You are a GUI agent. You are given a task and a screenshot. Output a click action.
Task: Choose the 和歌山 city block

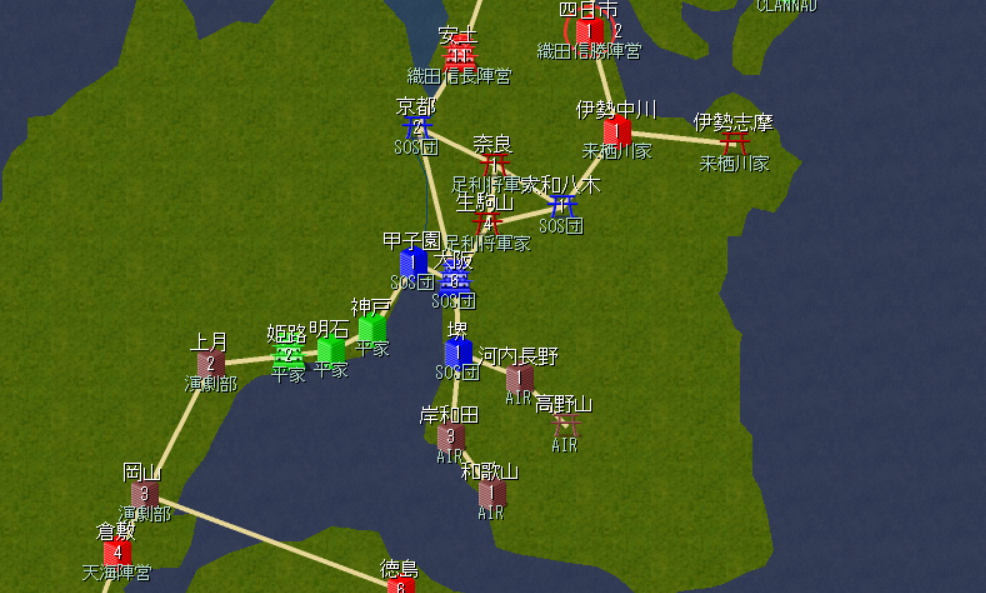pyautogui.click(x=491, y=492)
